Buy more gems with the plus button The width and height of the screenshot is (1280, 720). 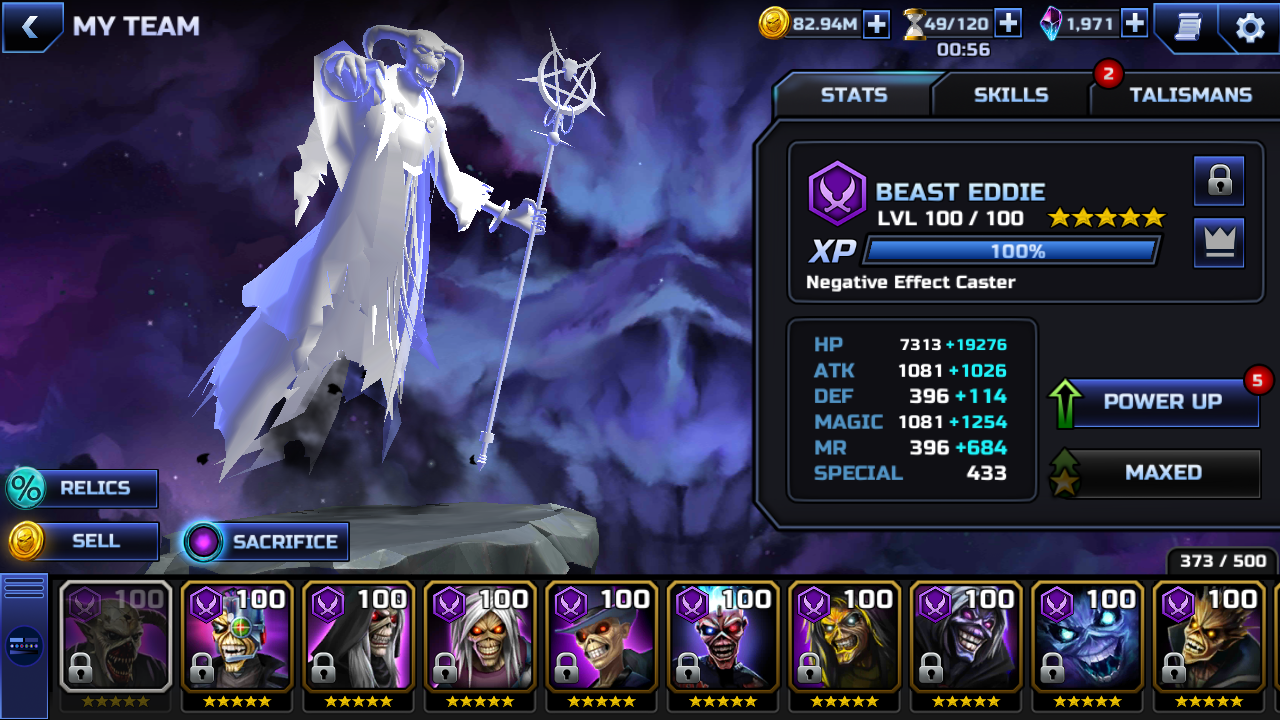[x=1134, y=23]
